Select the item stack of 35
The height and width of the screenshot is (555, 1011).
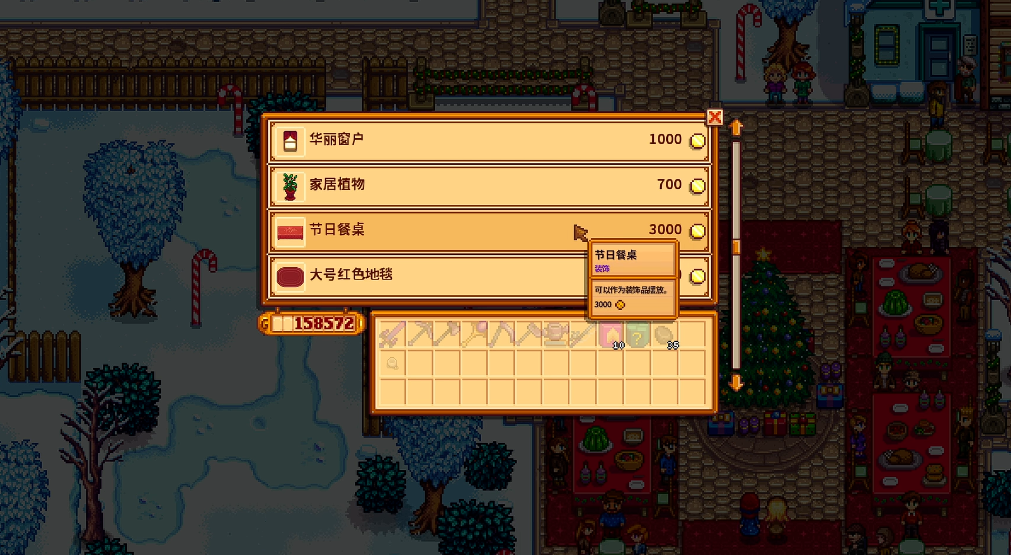point(663,336)
